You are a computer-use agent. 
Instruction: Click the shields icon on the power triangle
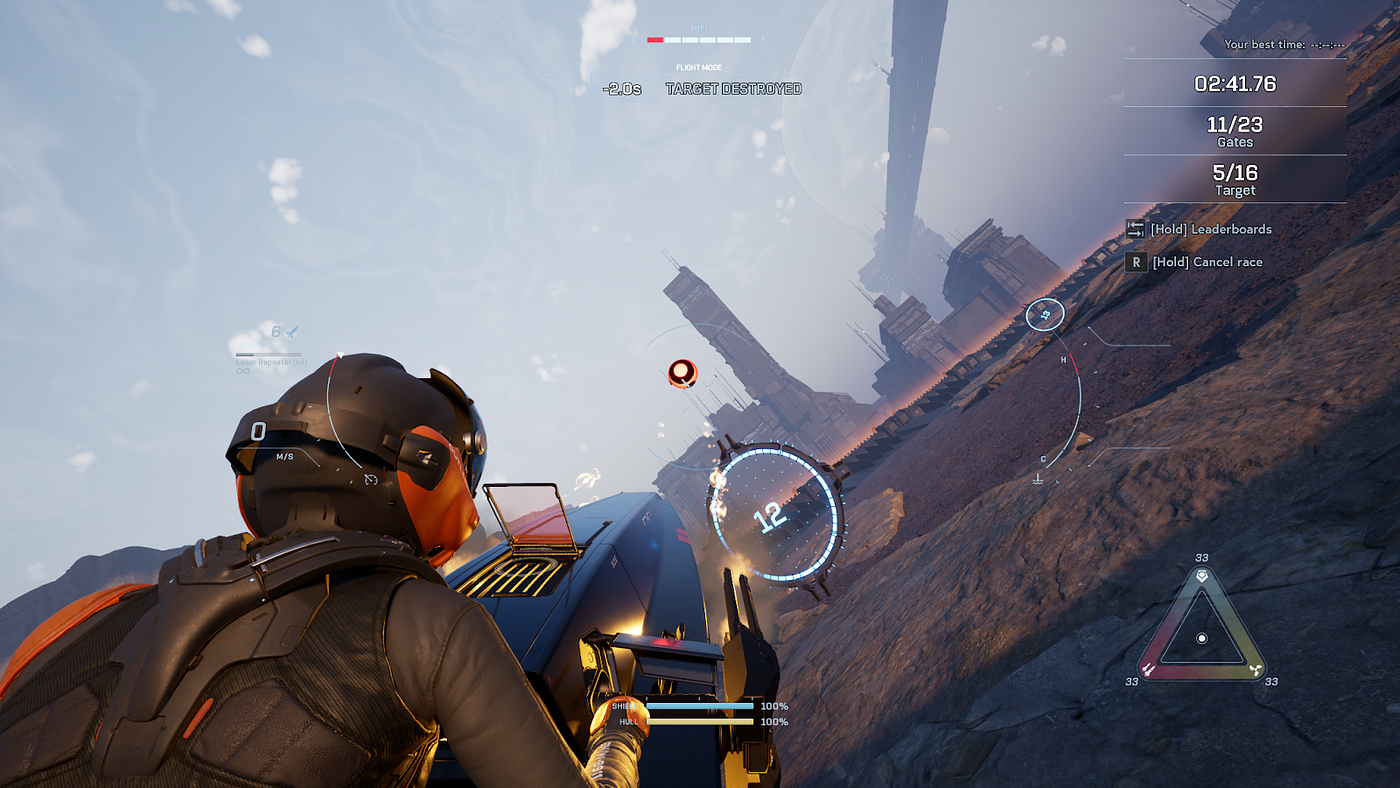click(x=1148, y=668)
